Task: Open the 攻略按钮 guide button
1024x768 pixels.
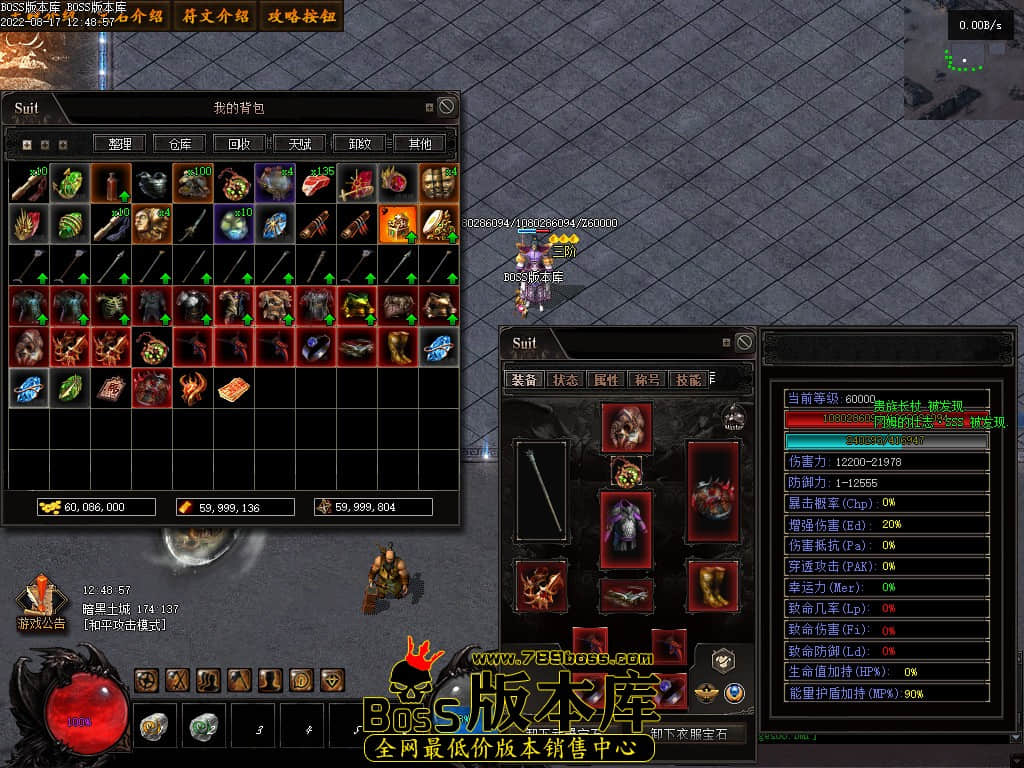Action: click(x=301, y=16)
